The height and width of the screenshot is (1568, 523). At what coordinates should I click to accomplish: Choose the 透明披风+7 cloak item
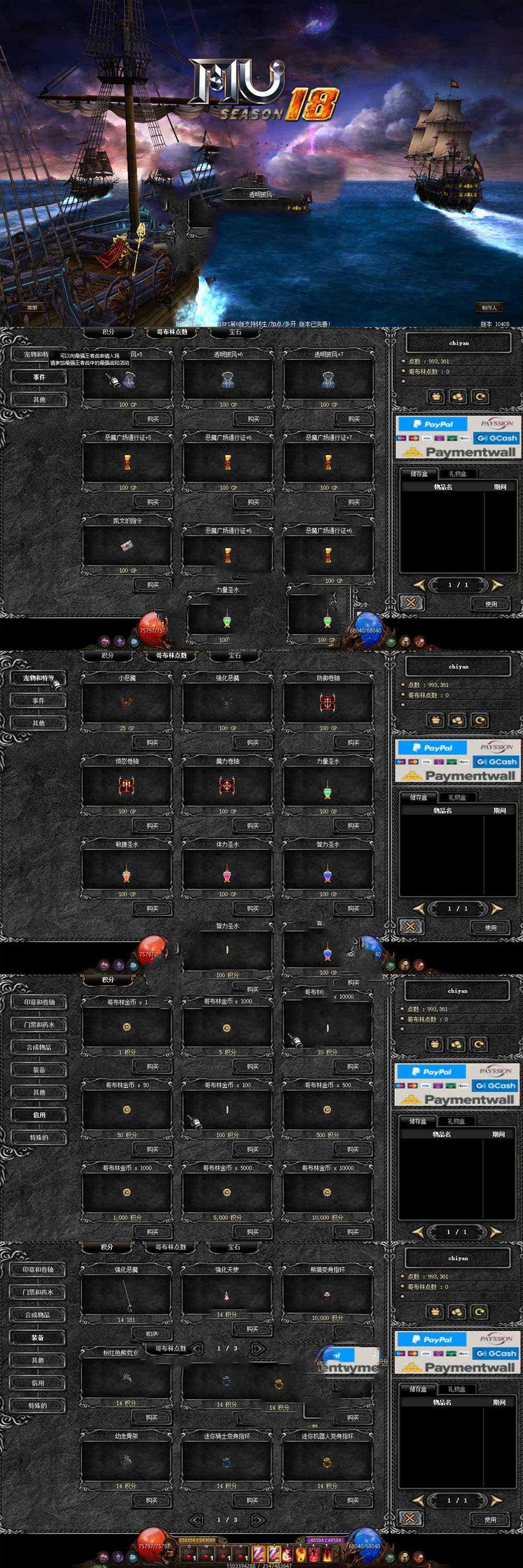(x=328, y=380)
